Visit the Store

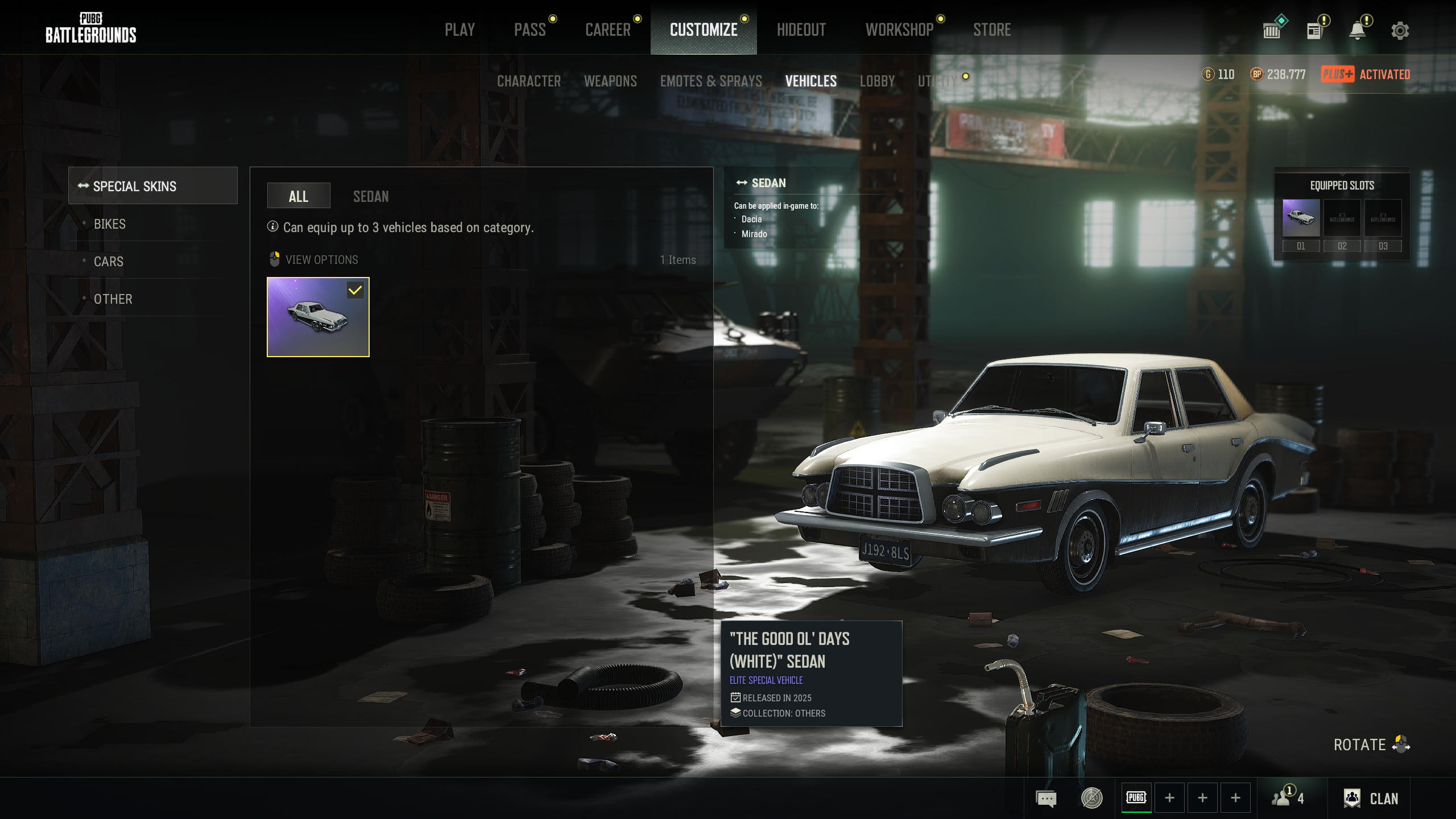tap(992, 30)
